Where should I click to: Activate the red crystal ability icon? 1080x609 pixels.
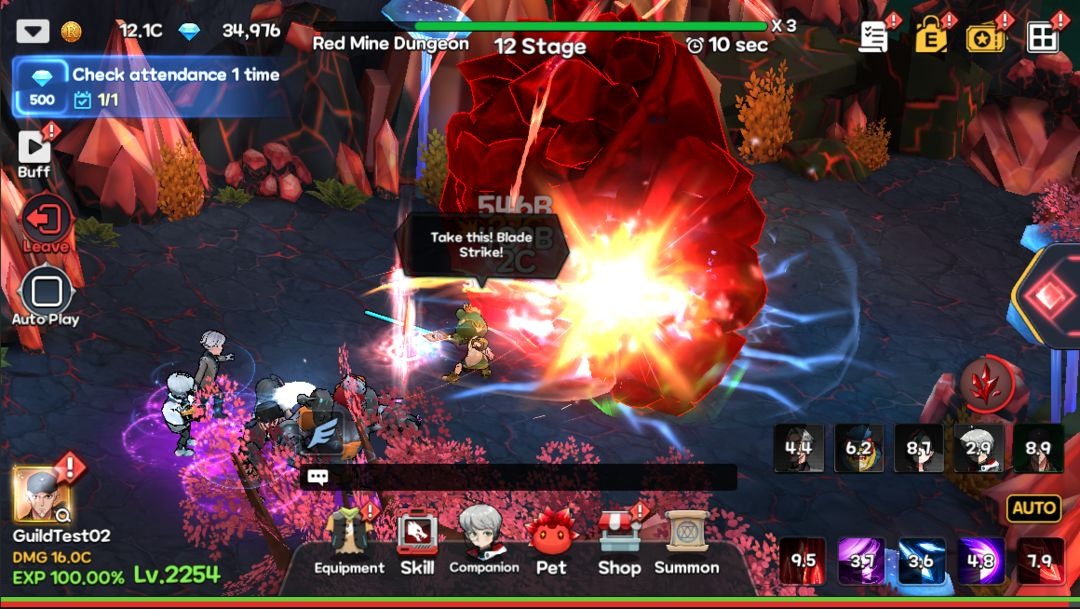point(987,385)
